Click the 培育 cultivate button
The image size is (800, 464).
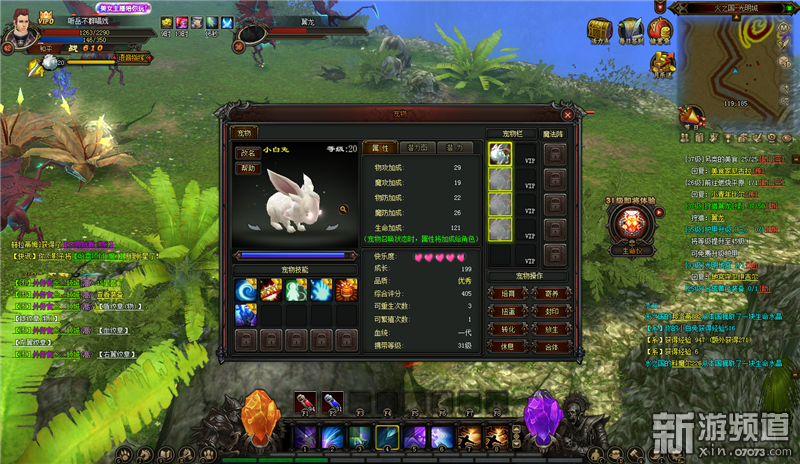click(507, 293)
